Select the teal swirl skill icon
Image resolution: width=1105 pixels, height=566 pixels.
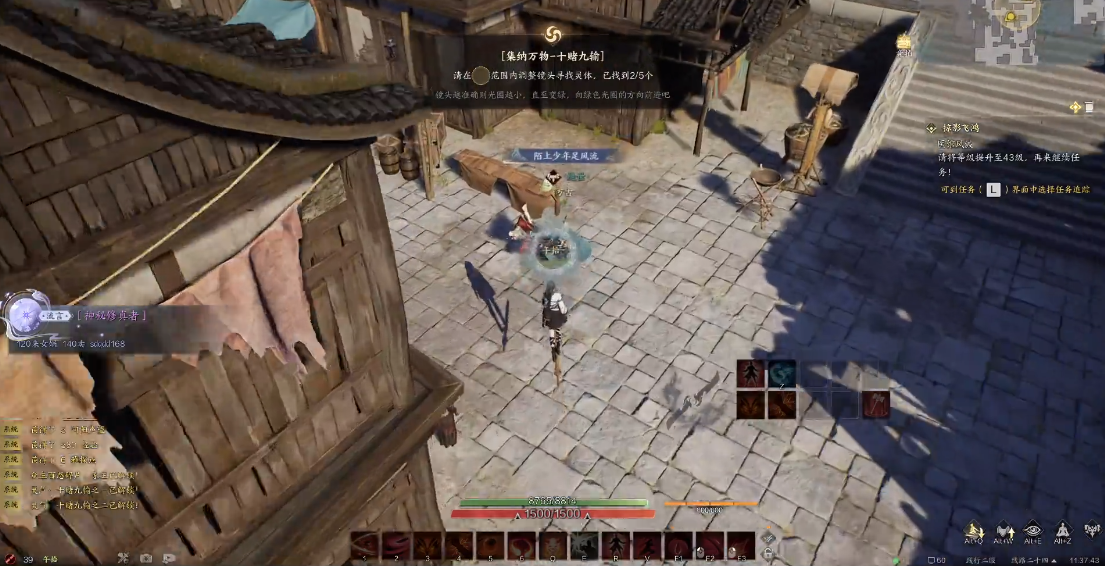tap(782, 374)
